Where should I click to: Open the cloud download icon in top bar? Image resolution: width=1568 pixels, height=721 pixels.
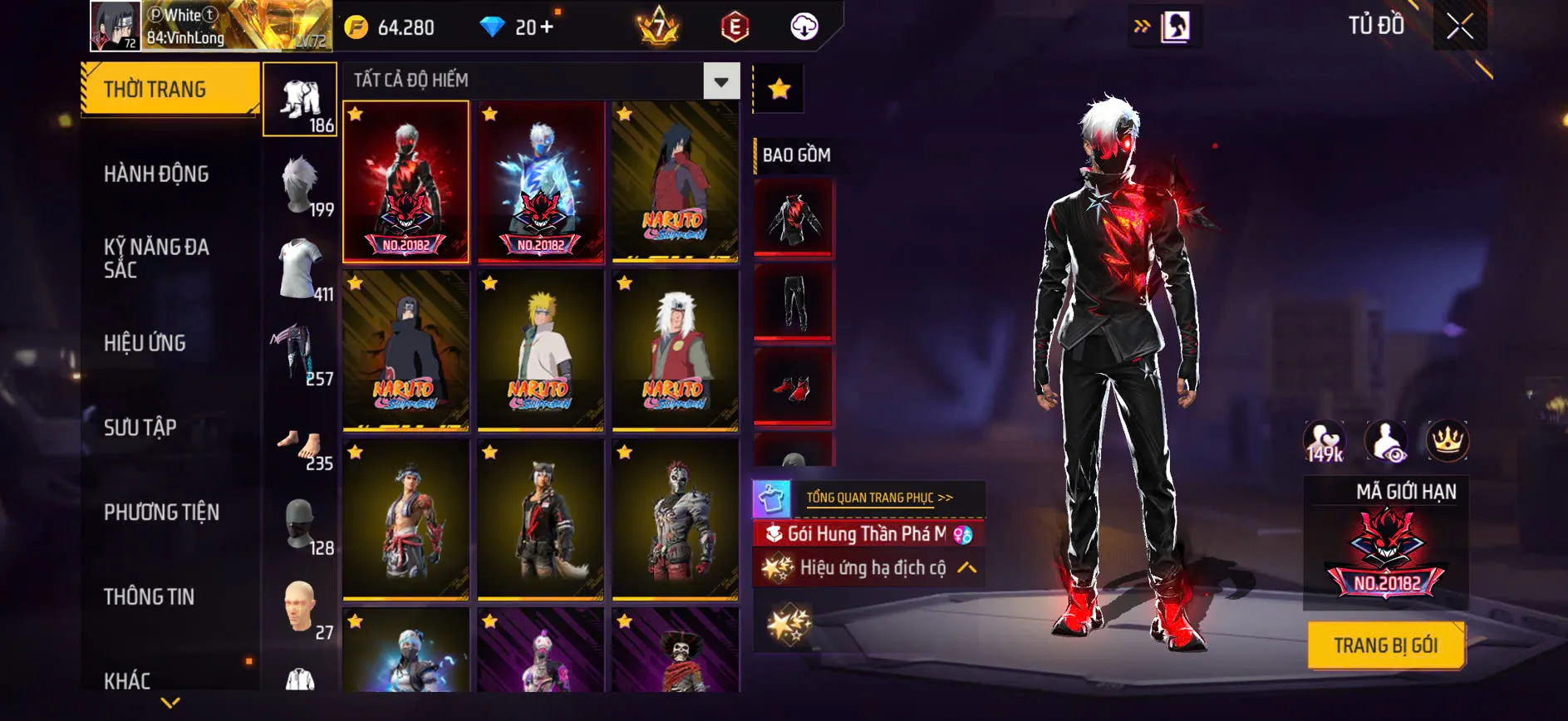[x=802, y=26]
